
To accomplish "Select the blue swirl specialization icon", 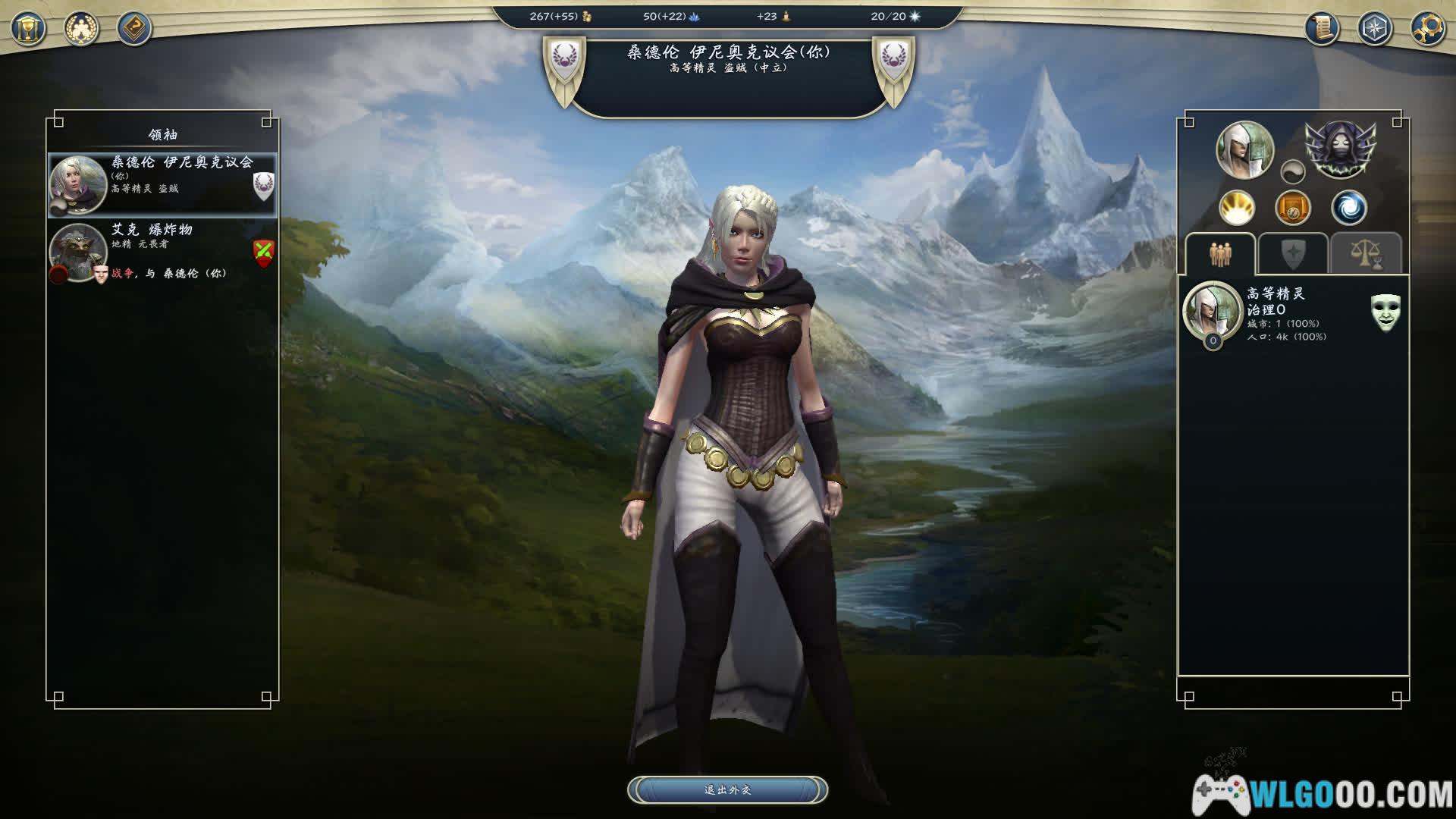I will 1349,208.
